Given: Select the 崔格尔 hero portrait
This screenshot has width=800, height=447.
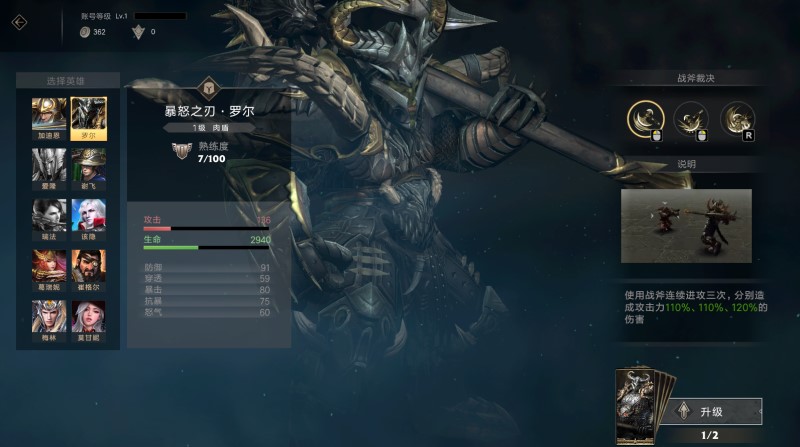Looking at the screenshot, I should click(88, 265).
